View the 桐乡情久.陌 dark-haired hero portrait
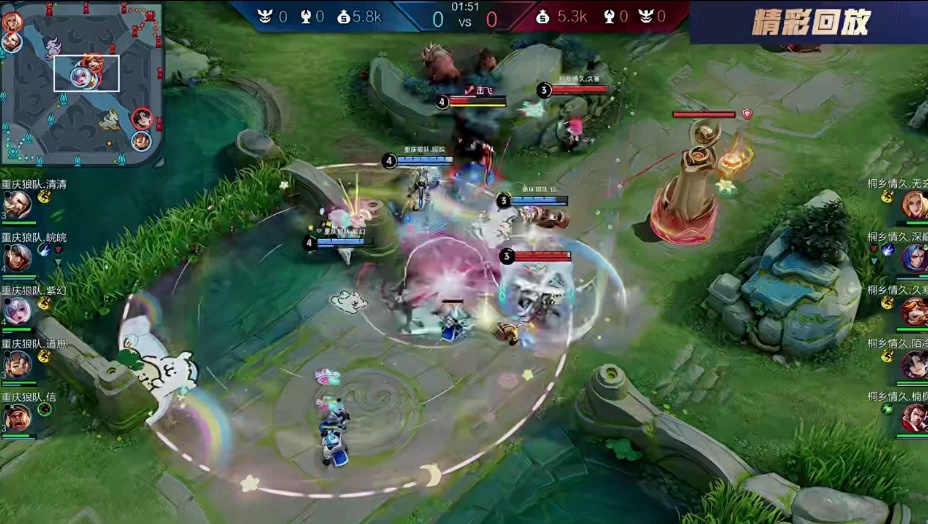This screenshot has width=928, height=524. coord(913,364)
